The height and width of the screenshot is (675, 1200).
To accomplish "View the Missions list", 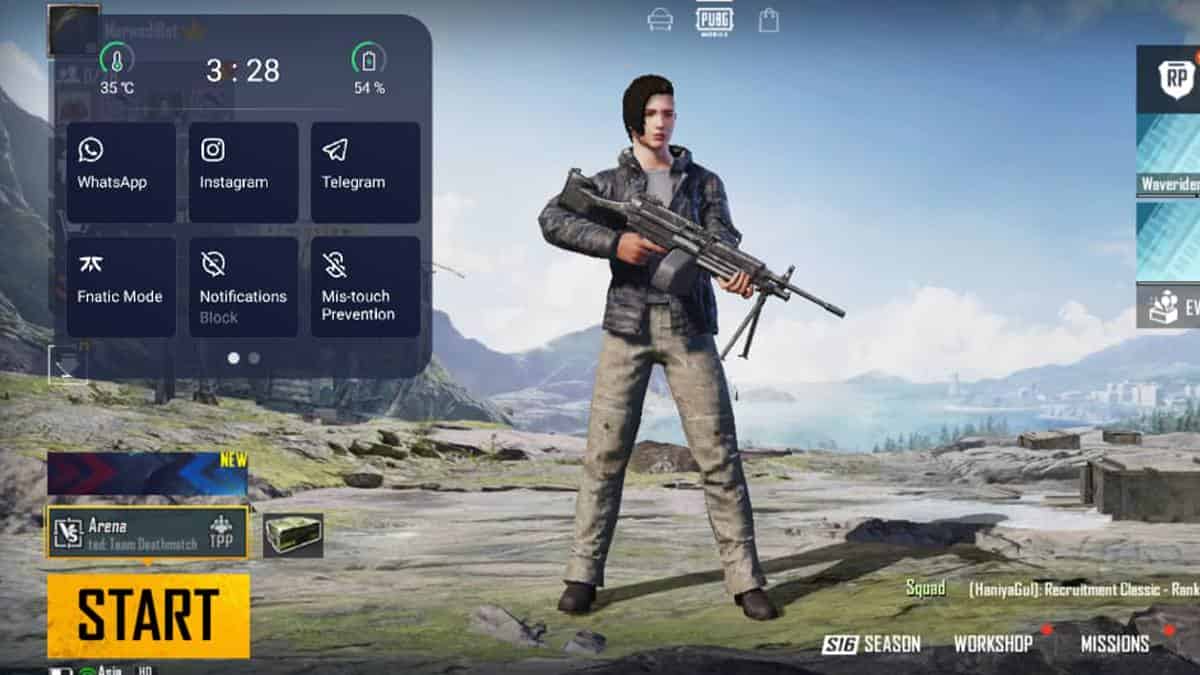I will pos(1114,644).
